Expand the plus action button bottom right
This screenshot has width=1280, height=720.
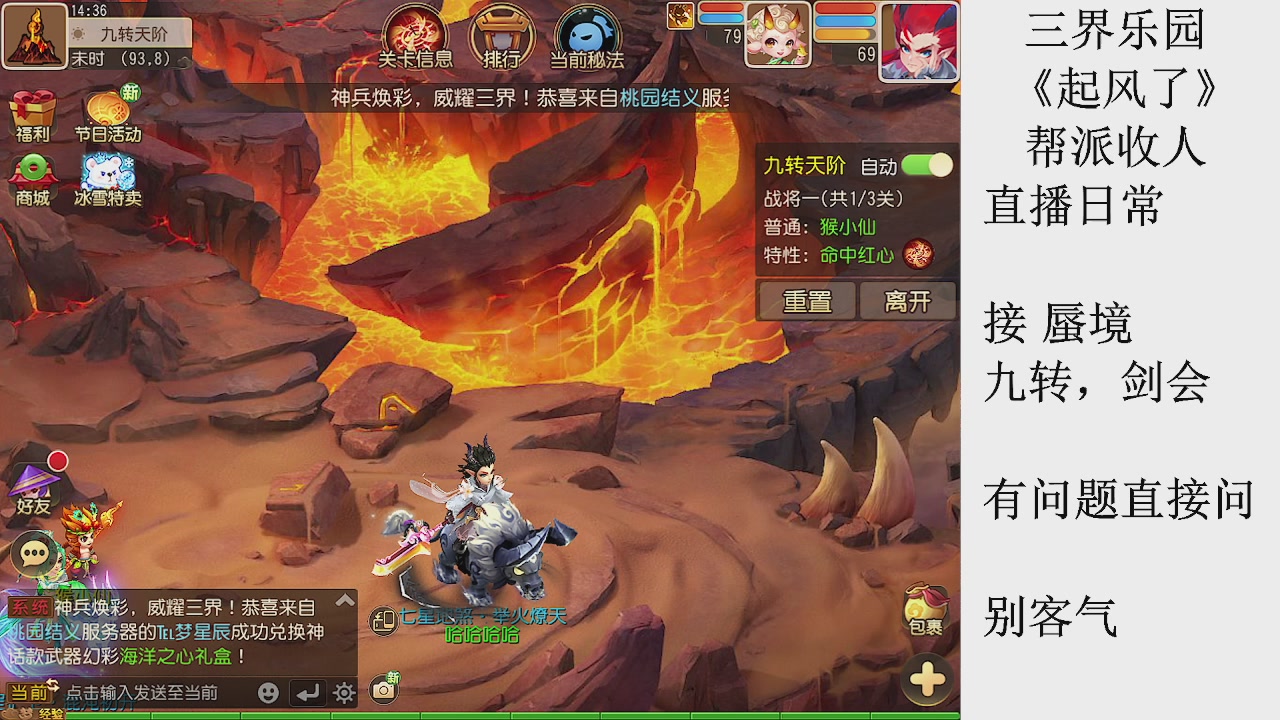926,679
